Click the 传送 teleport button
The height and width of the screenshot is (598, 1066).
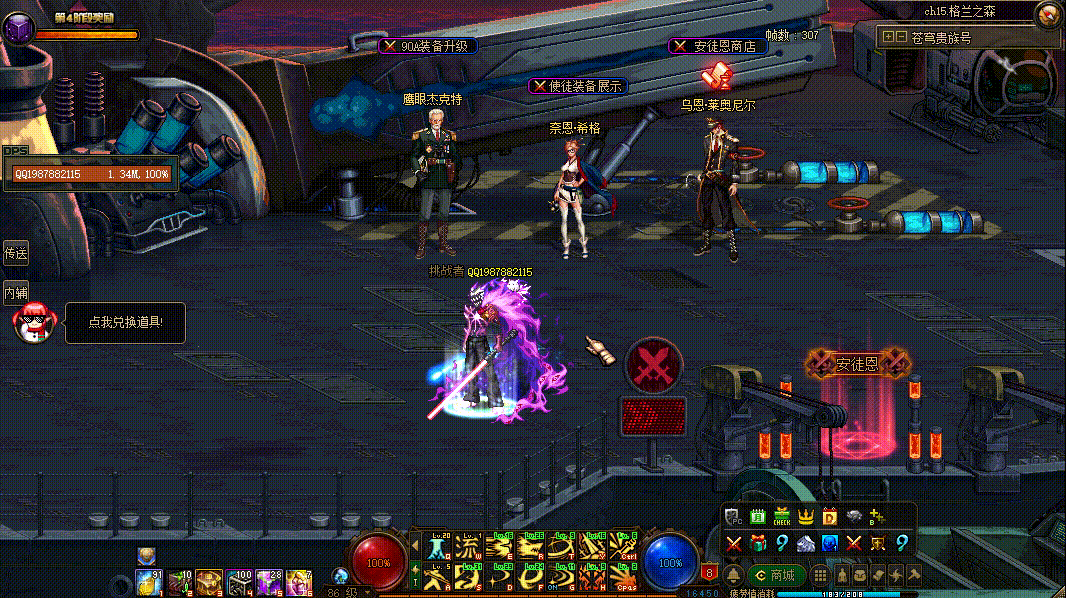tap(16, 254)
